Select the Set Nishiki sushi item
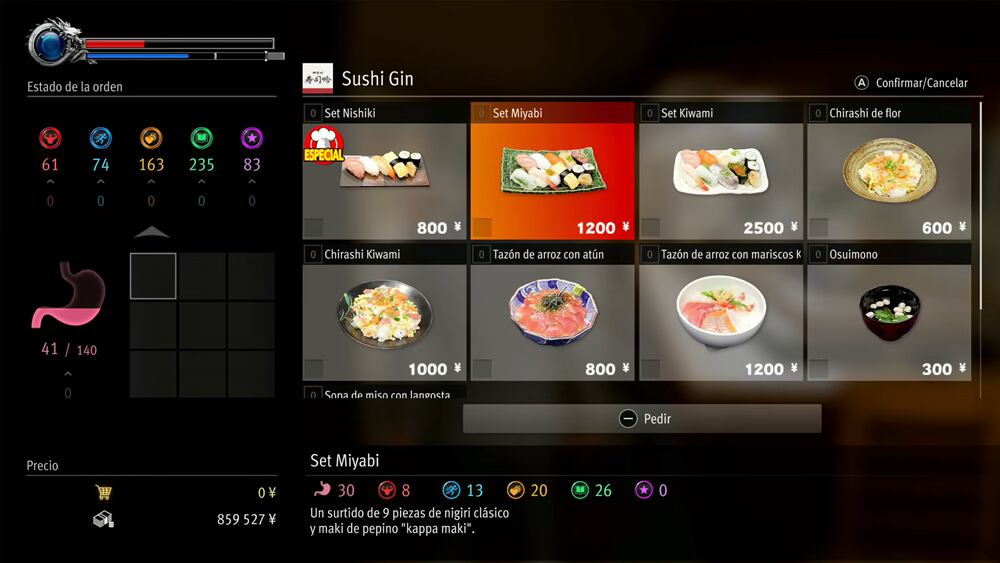 385,172
